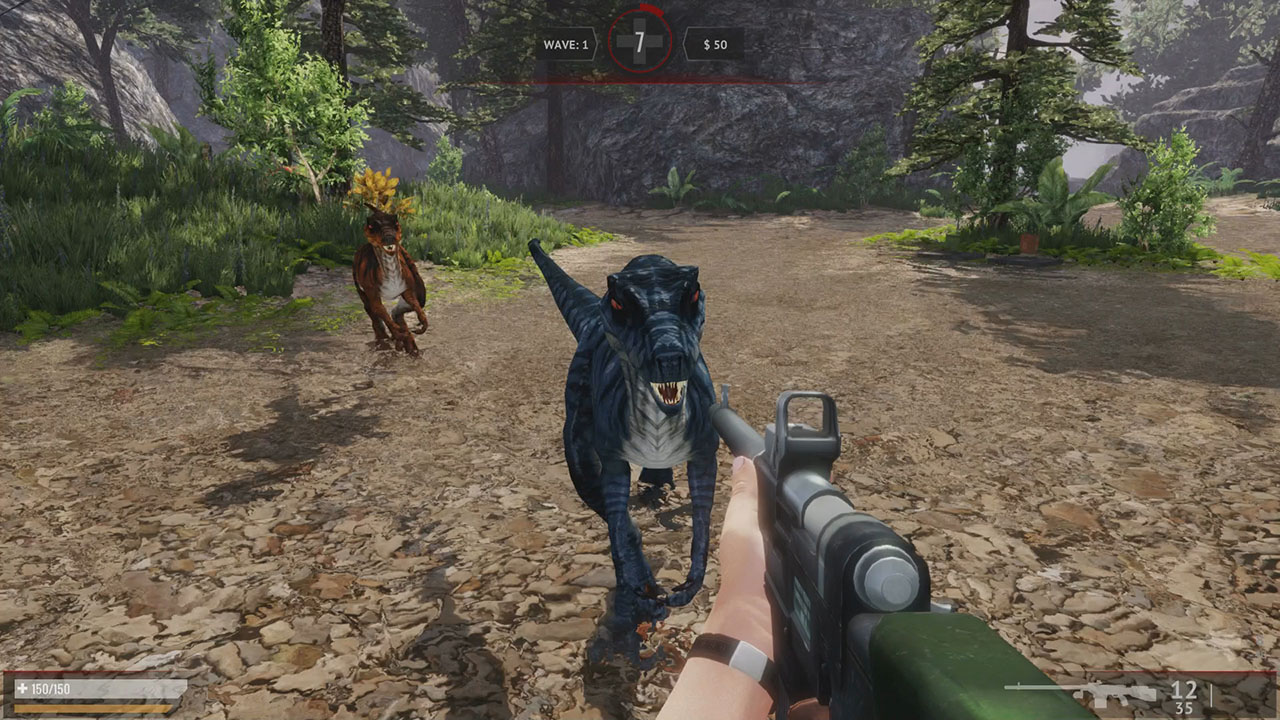The image size is (1280, 720).
Task: Click the health cross icon beside 150/150
Action: (20, 688)
